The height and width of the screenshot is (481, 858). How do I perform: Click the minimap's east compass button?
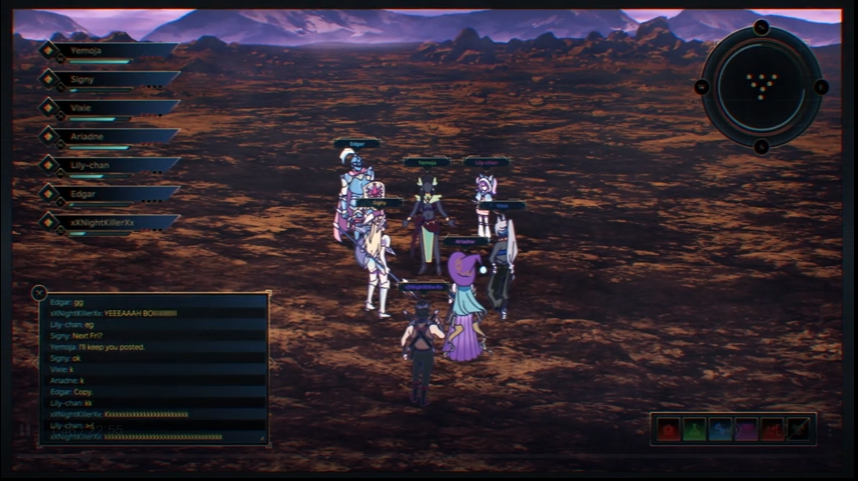click(x=821, y=87)
